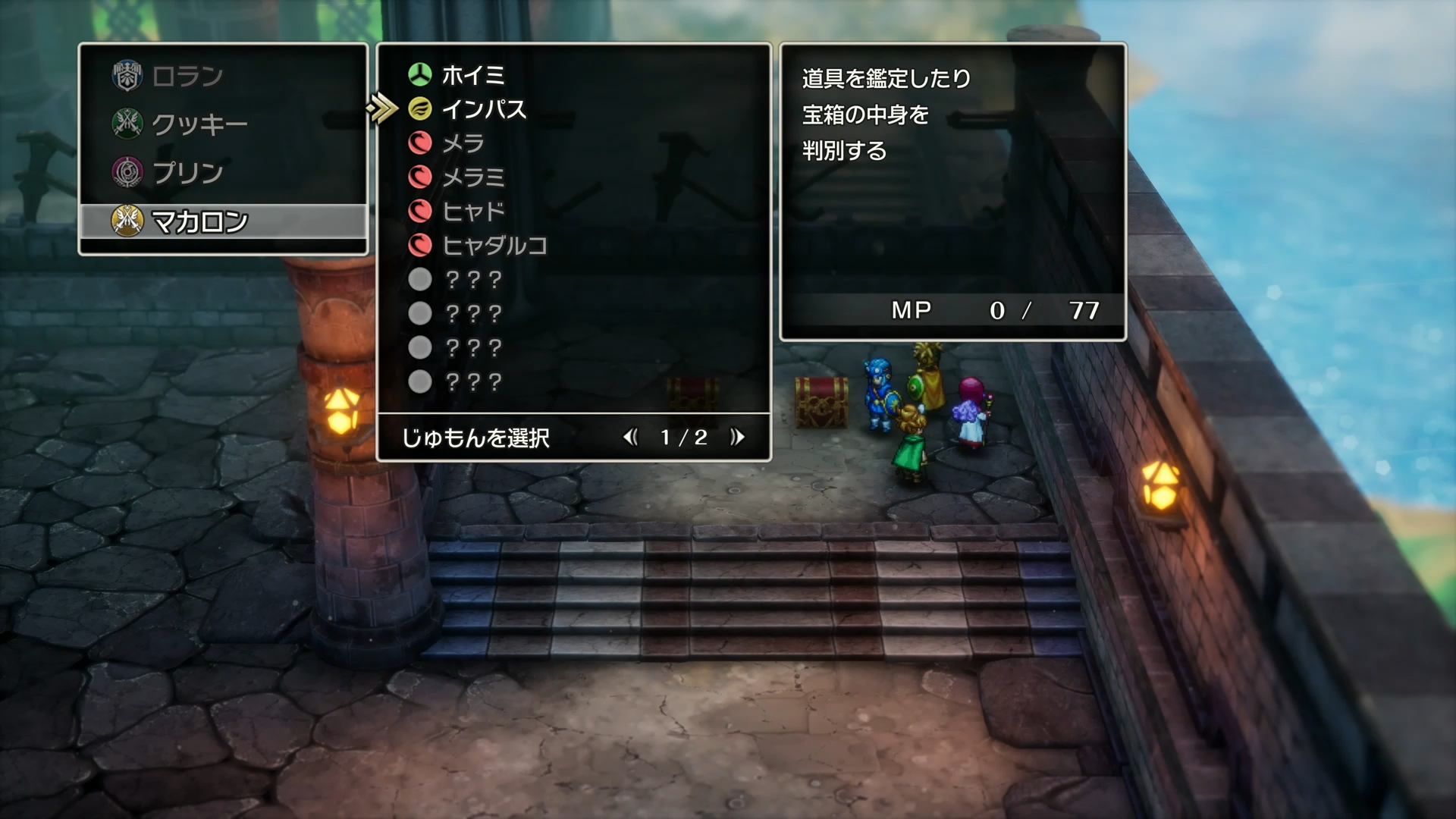This screenshot has height=819, width=1456.
Task: Click the じゅもんを選択 label
Action: (476, 438)
